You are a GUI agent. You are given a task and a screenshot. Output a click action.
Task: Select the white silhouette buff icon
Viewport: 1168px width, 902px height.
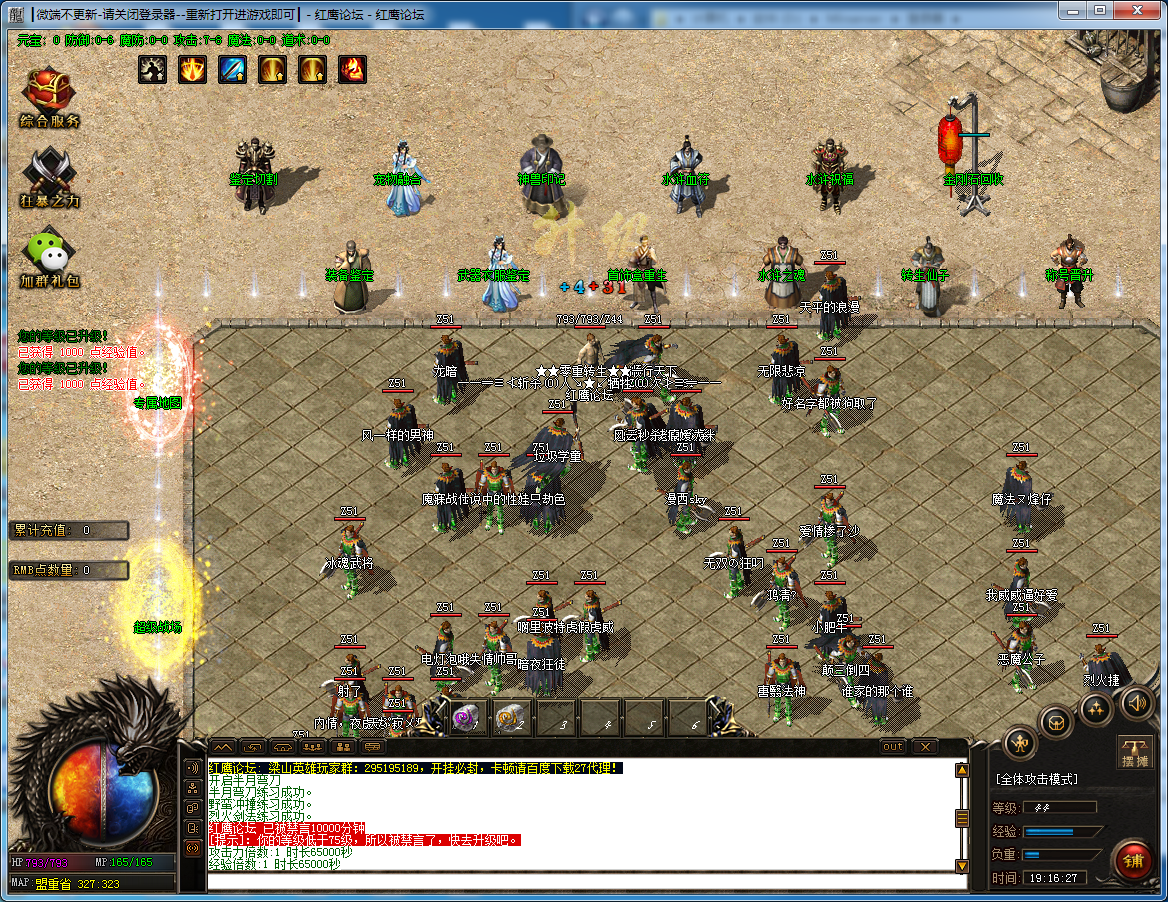(x=152, y=69)
